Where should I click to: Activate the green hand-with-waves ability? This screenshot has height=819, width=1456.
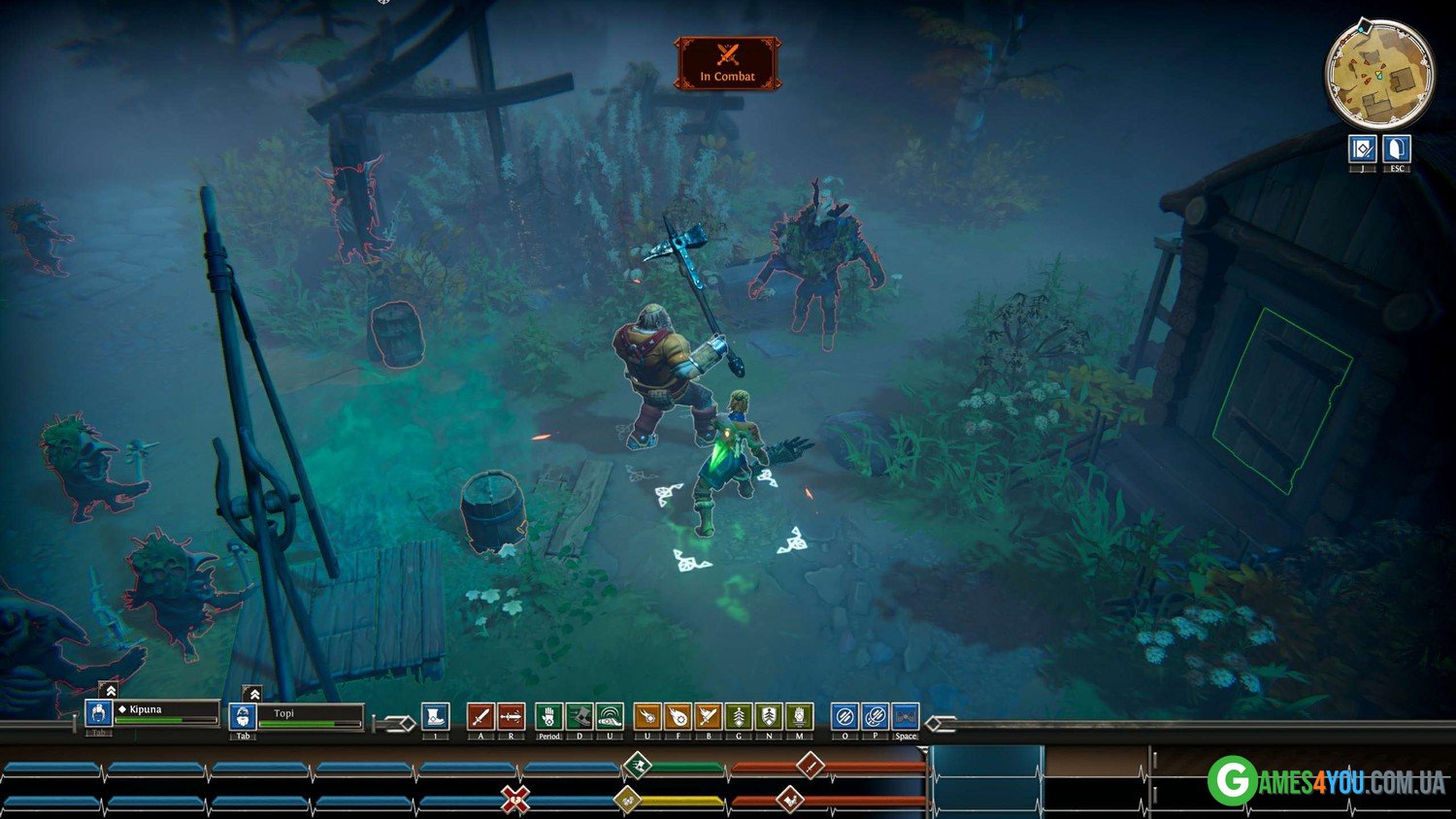[609, 717]
